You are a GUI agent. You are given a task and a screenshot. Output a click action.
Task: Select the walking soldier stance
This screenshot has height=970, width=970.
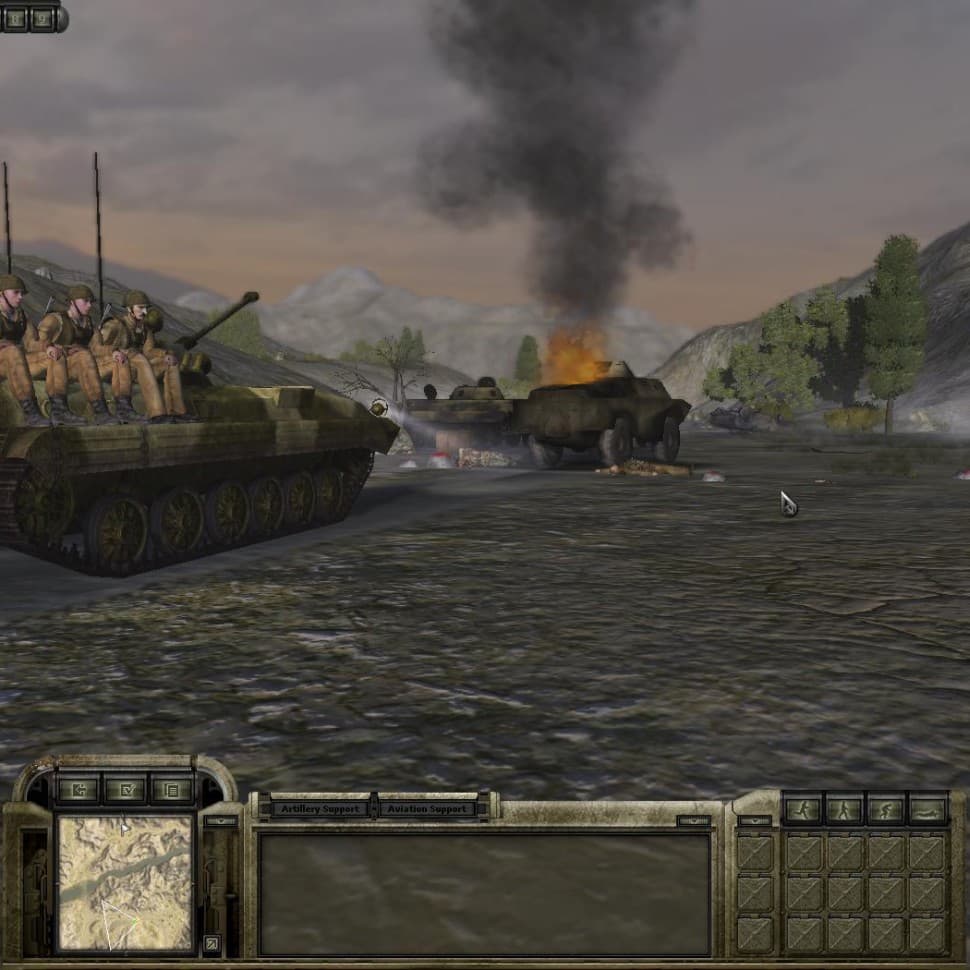(843, 809)
